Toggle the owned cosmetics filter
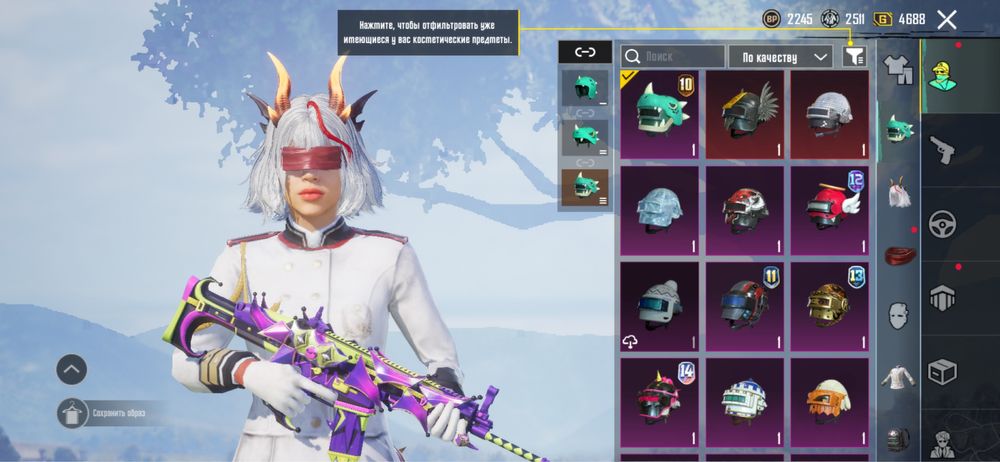1000x462 pixels. click(x=853, y=56)
